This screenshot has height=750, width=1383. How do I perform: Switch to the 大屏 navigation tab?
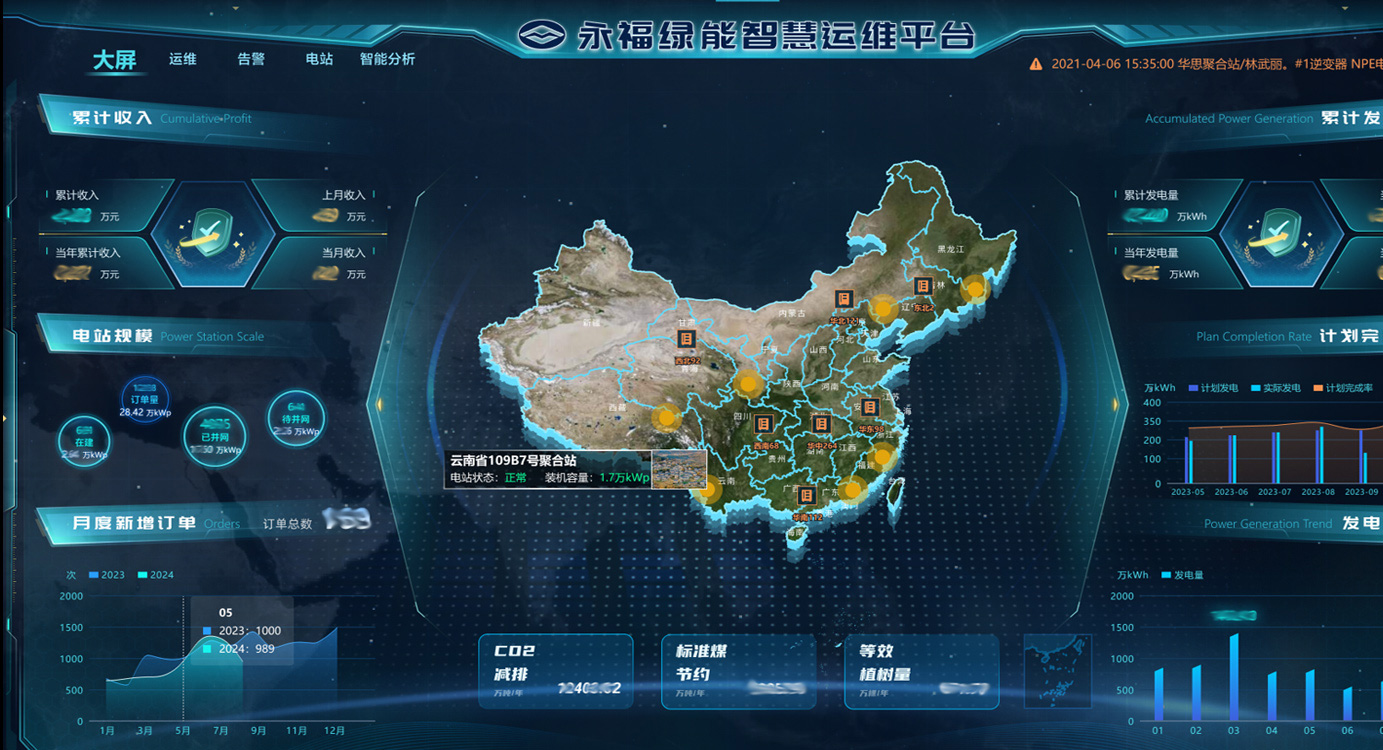pyautogui.click(x=114, y=60)
